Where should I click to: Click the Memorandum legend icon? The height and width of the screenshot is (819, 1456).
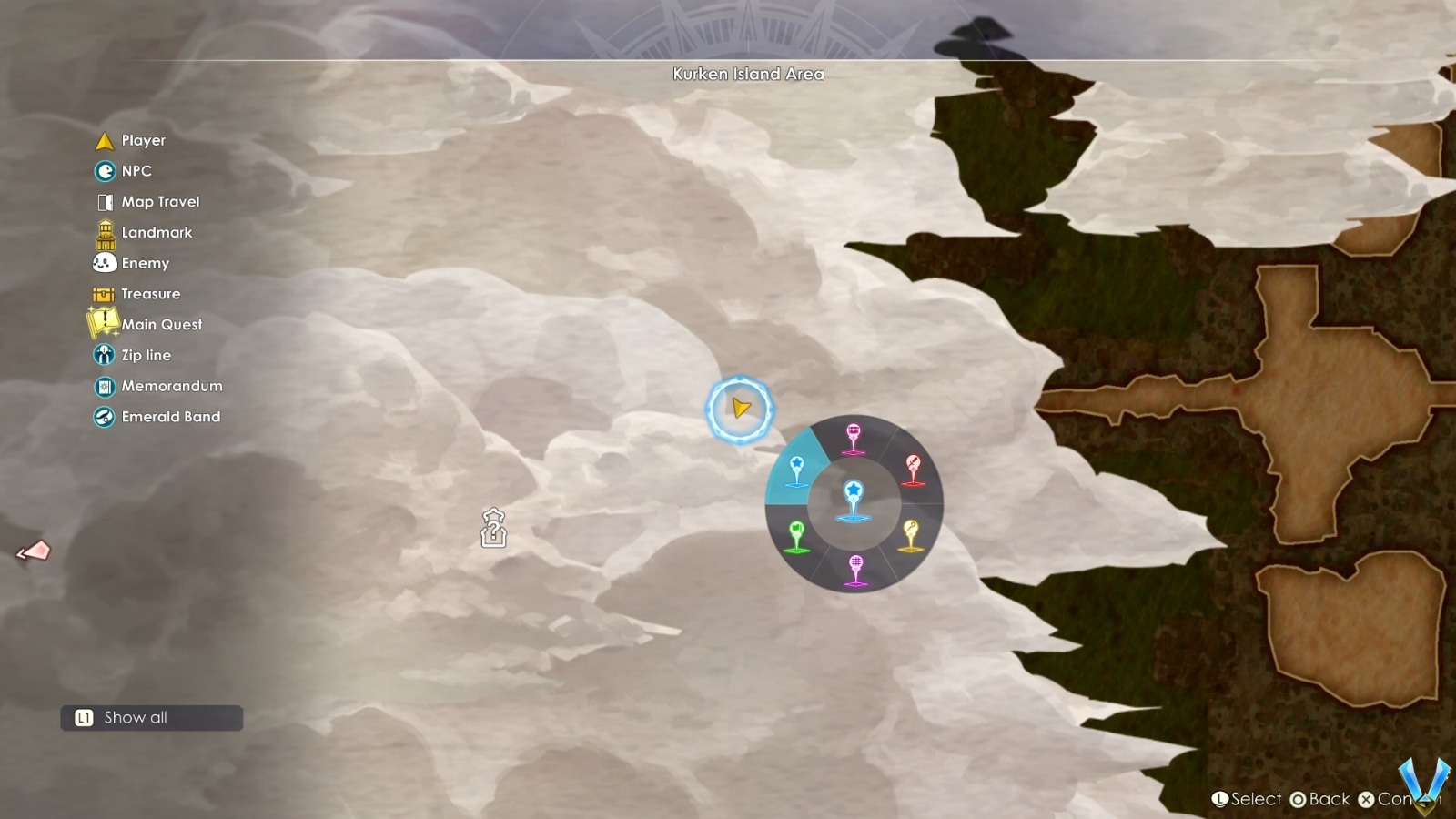coord(104,386)
